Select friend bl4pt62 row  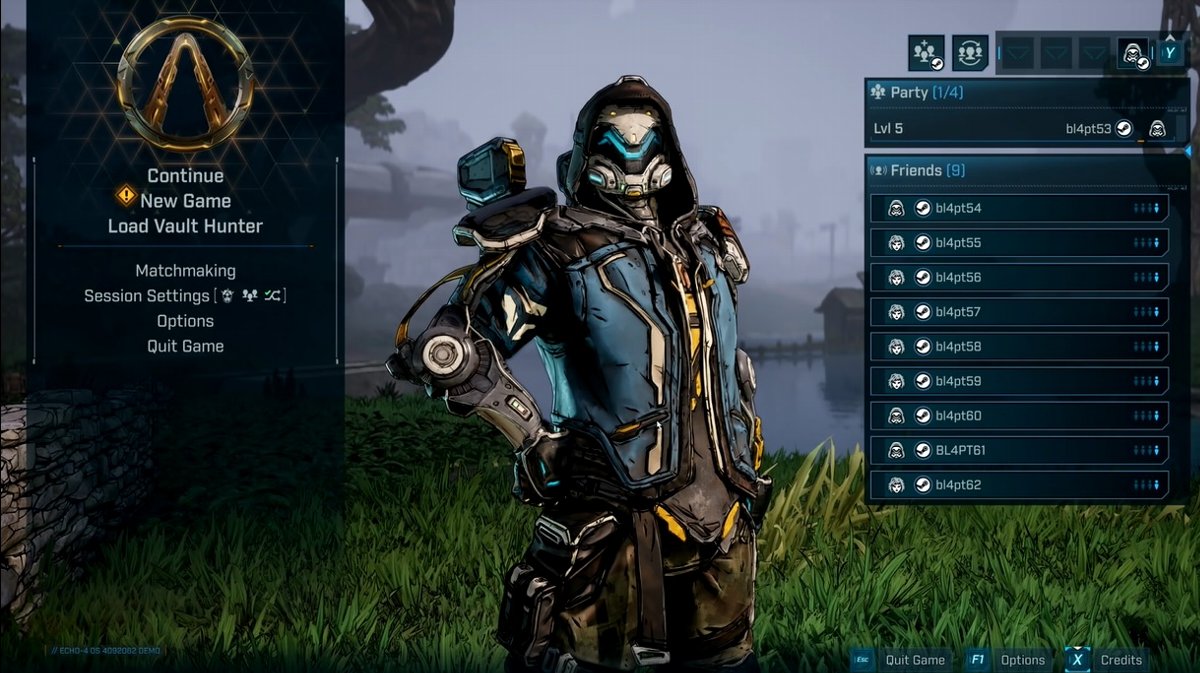point(1018,485)
